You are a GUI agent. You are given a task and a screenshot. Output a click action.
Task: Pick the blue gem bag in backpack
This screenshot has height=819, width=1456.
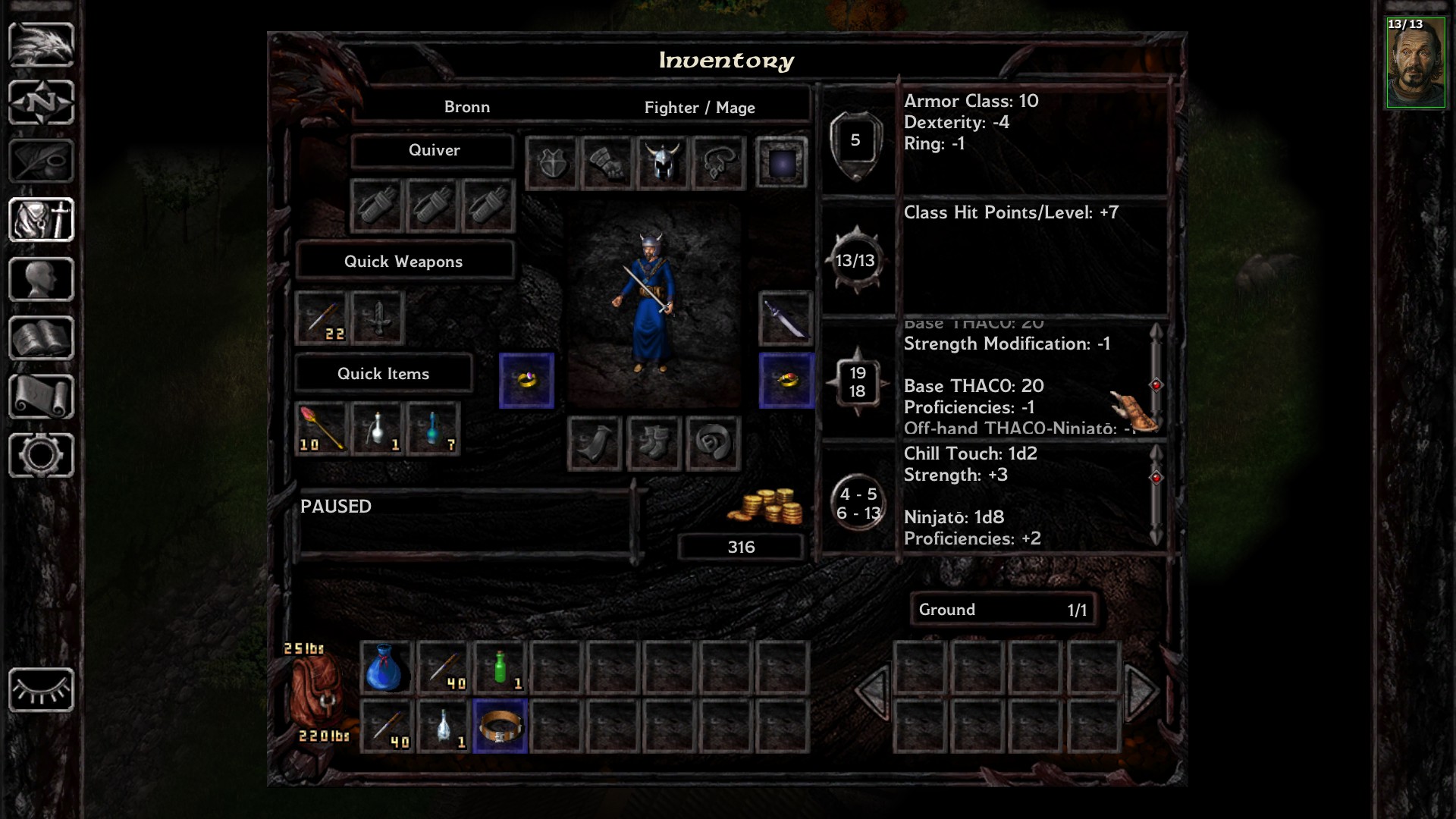[385, 668]
